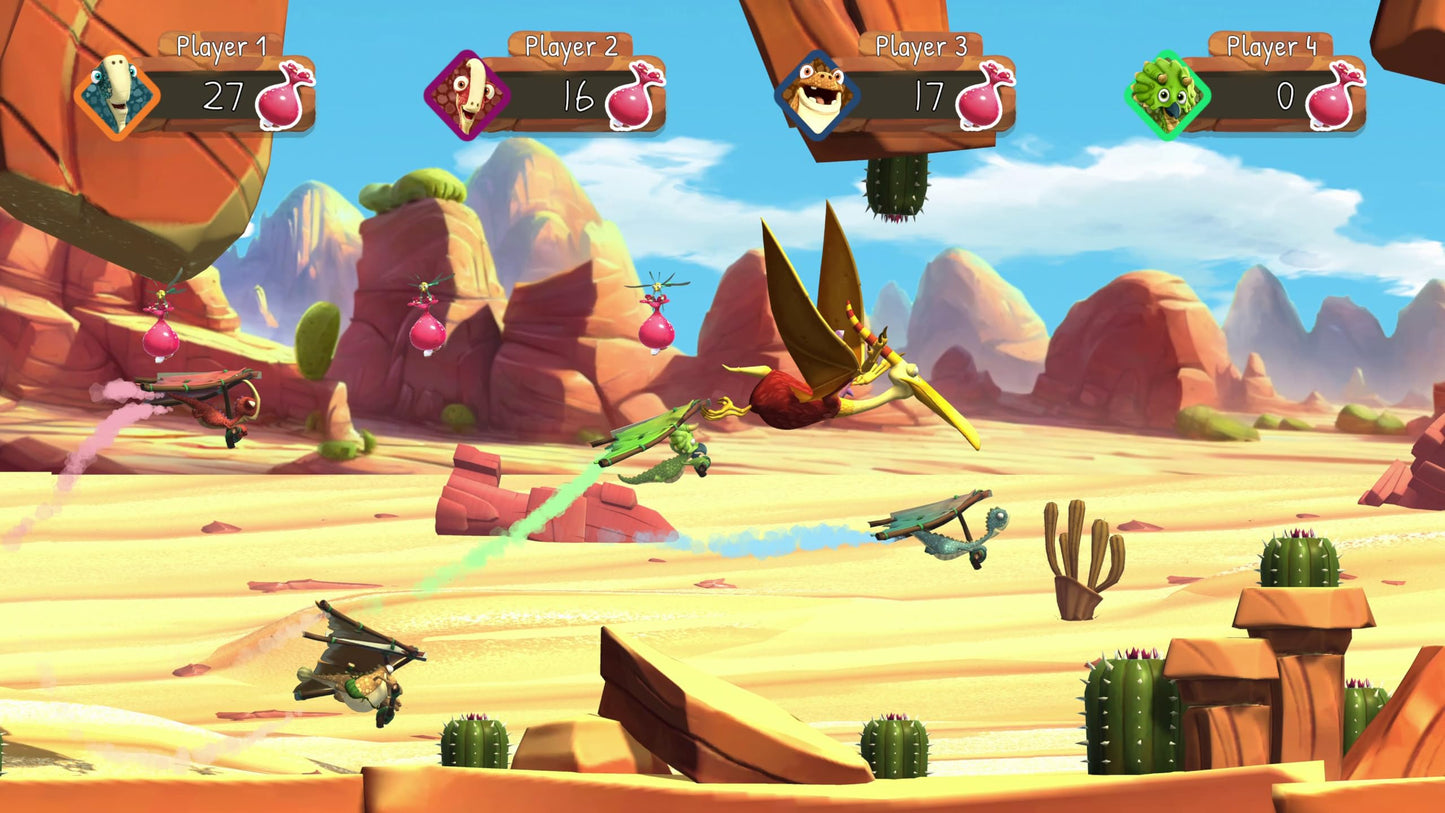Select Player 2's tan dinosaur portrait

coord(466,95)
